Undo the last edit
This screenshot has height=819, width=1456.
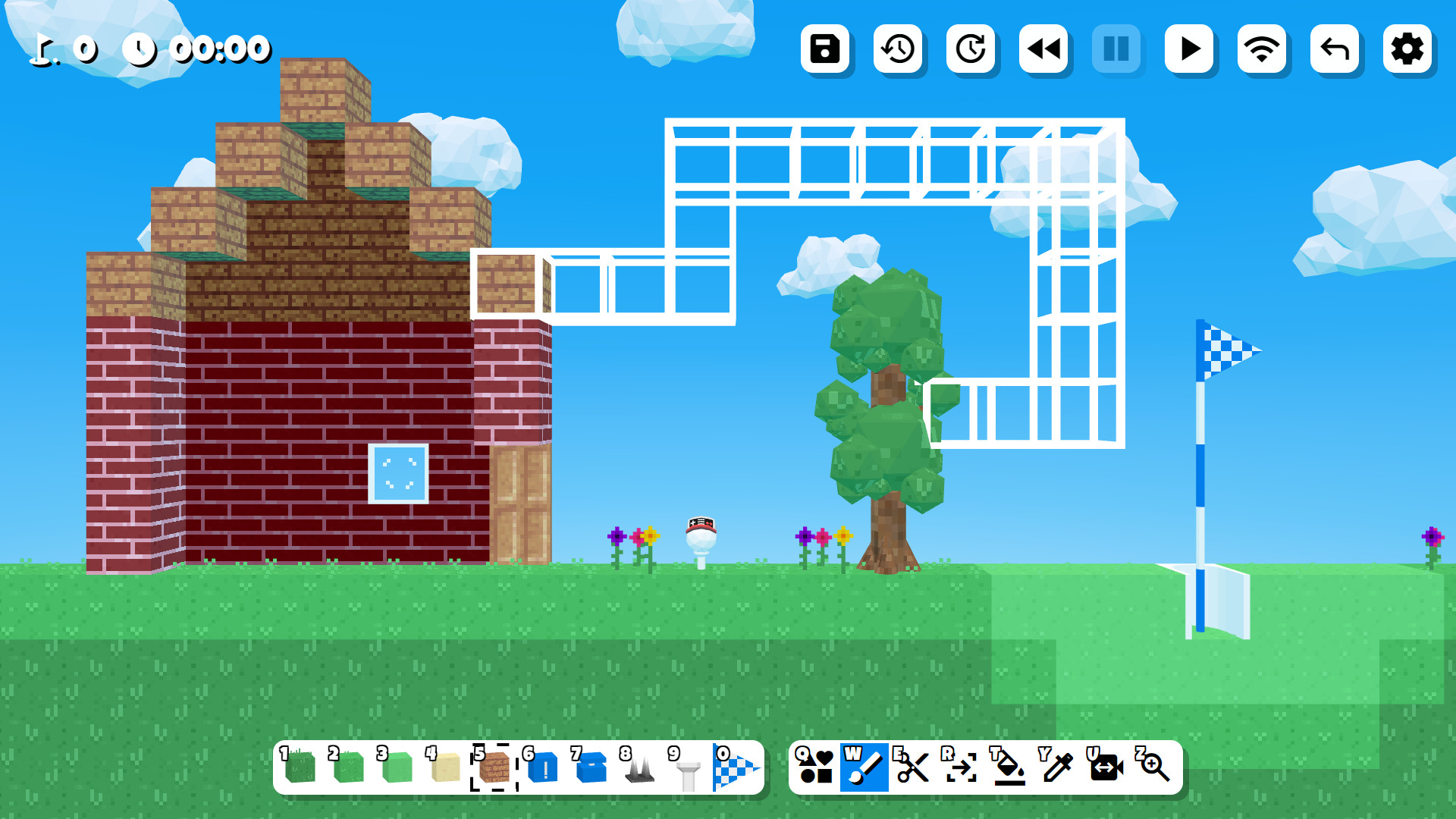pos(1335,51)
